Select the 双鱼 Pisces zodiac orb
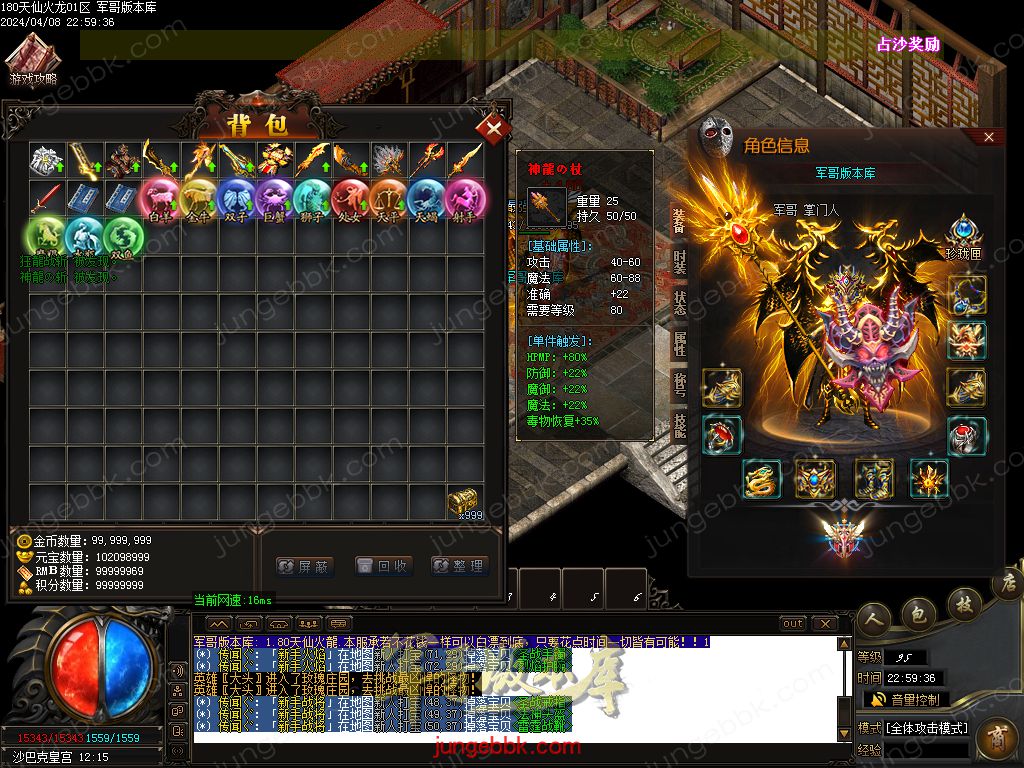 (x=123, y=236)
